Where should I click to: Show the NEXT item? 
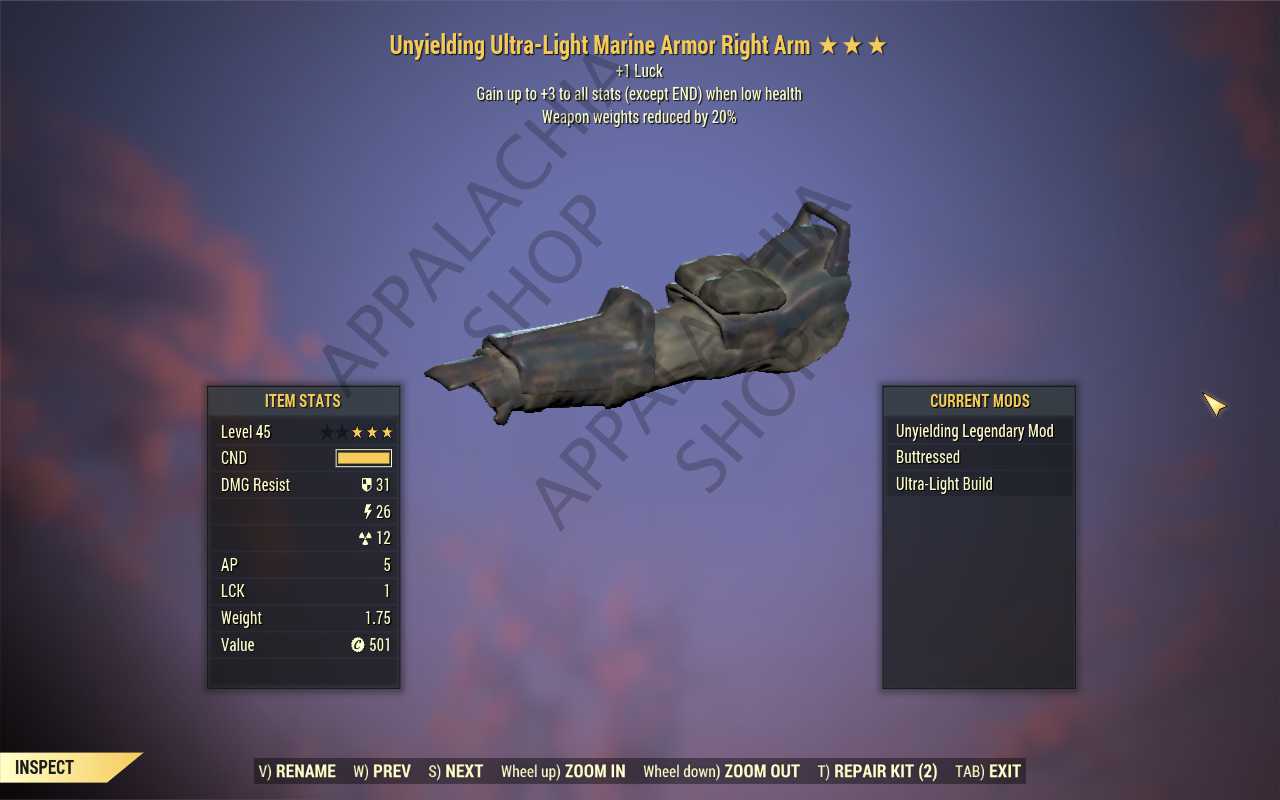456,771
